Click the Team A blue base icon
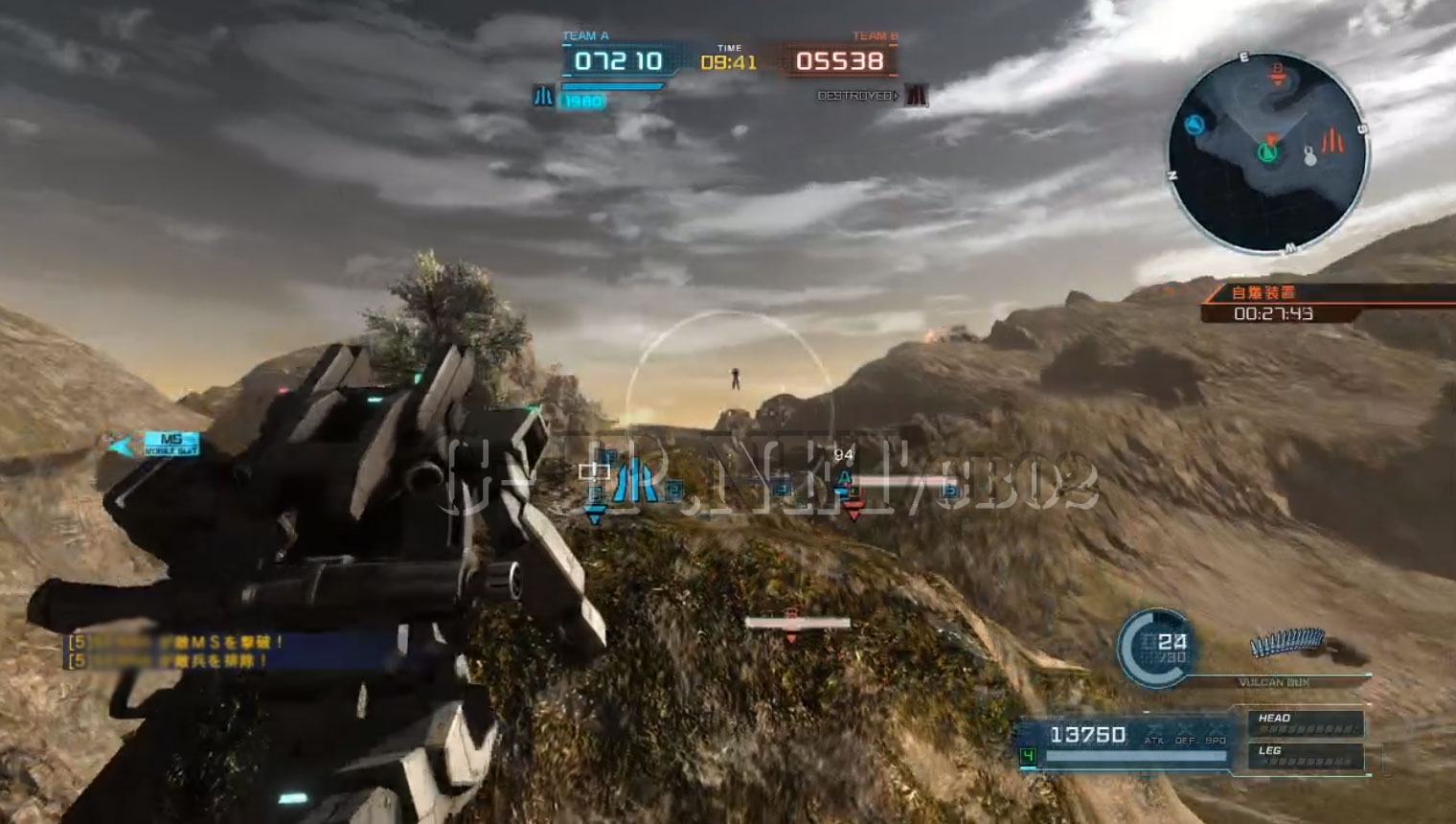The height and width of the screenshot is (824, 1456). pyautogui.click(x=543, y=96)
